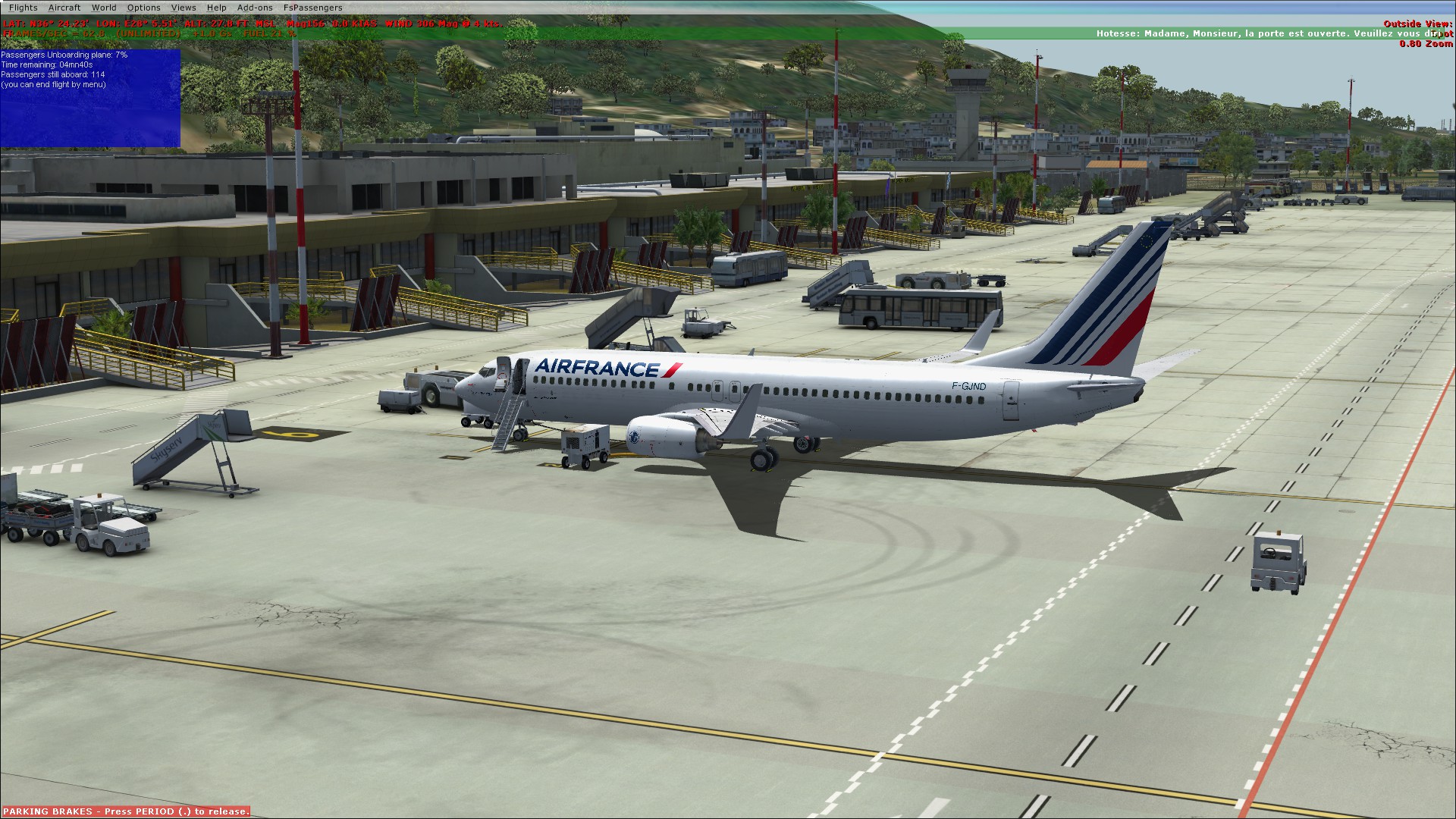This screenshot has height=819, width=1456.
Task: Open the Options menu
Action: point(143,8)
